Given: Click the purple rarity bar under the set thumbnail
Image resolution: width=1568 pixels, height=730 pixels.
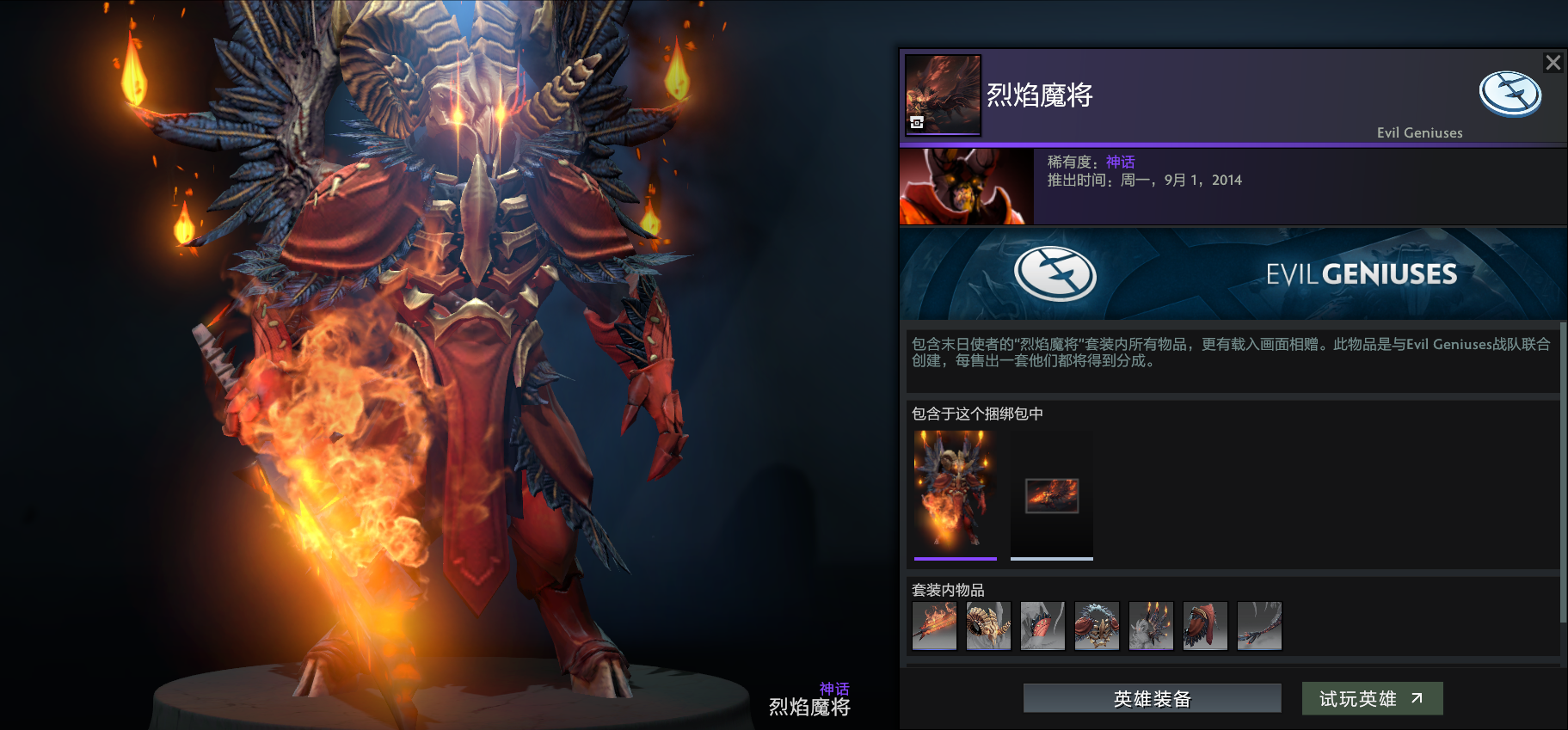Looking at the screenshot, I should pyautogui.click(x=955, y=558).
